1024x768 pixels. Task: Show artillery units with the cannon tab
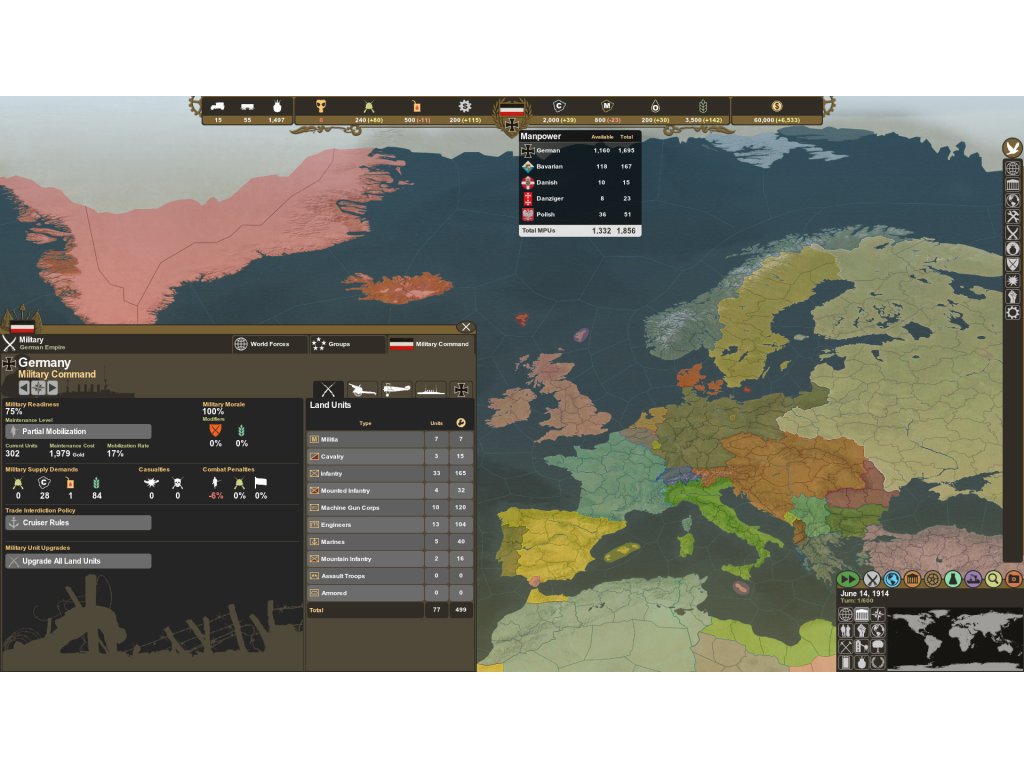point(362,389)
